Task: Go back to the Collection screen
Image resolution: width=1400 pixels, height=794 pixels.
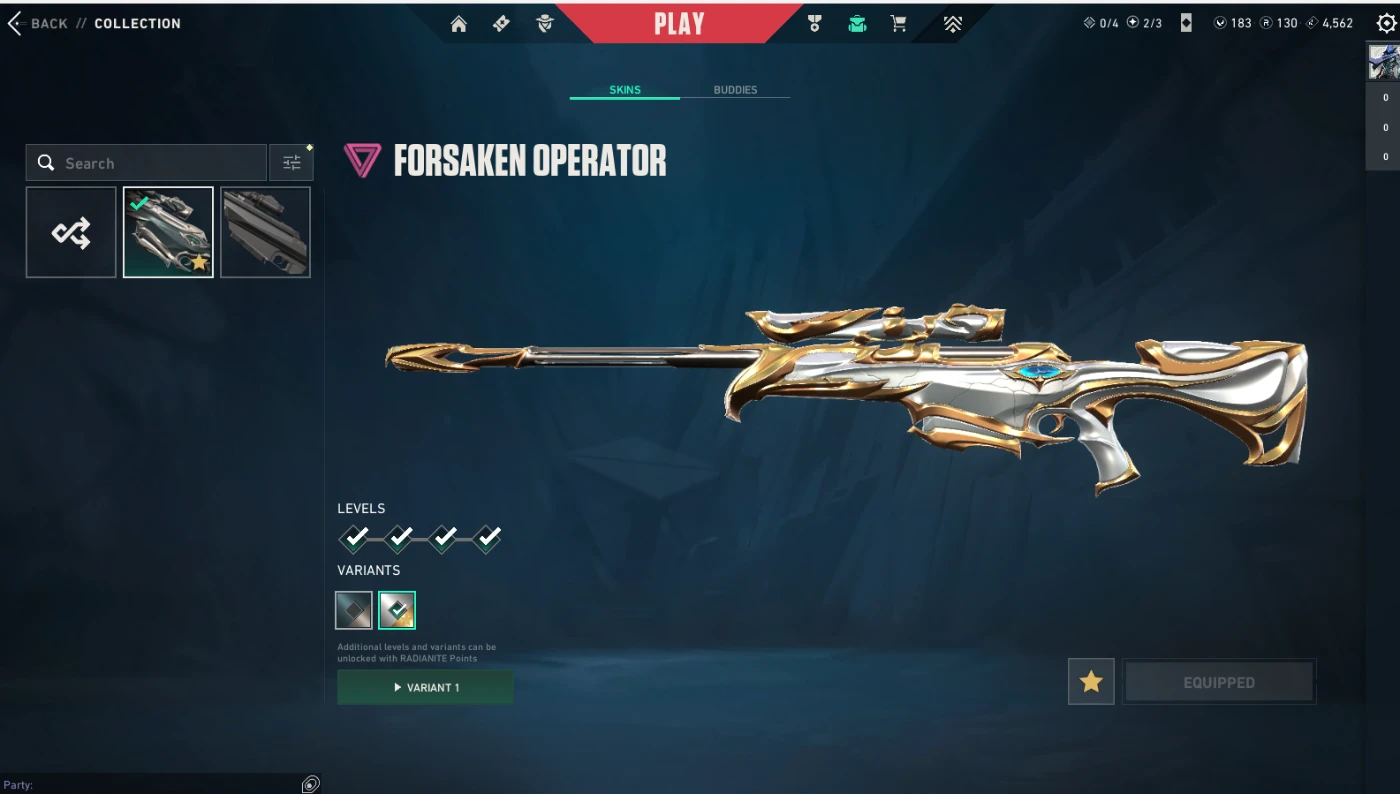Action: 38,23
